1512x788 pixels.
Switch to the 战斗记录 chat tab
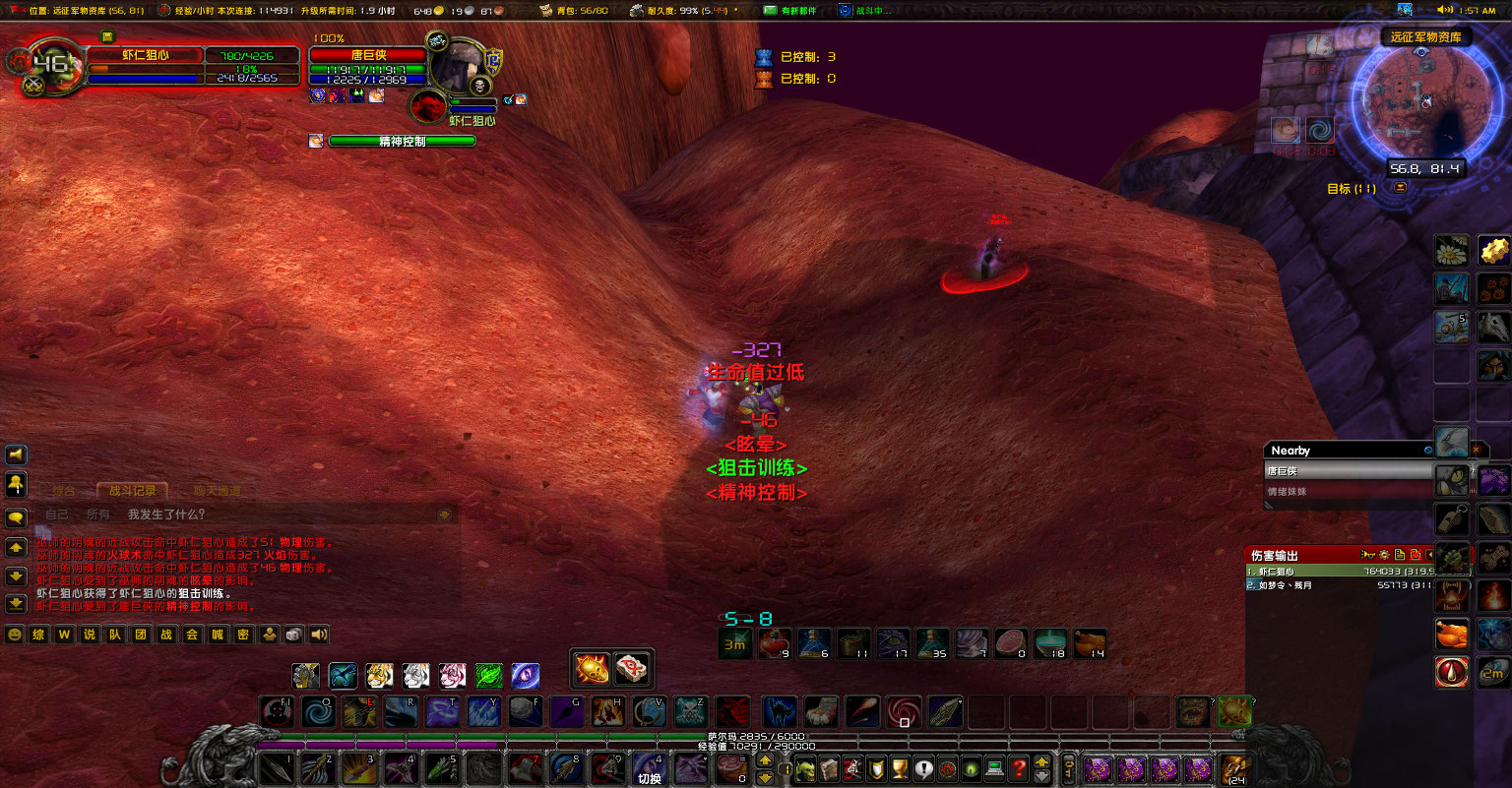tap(133, 490)
